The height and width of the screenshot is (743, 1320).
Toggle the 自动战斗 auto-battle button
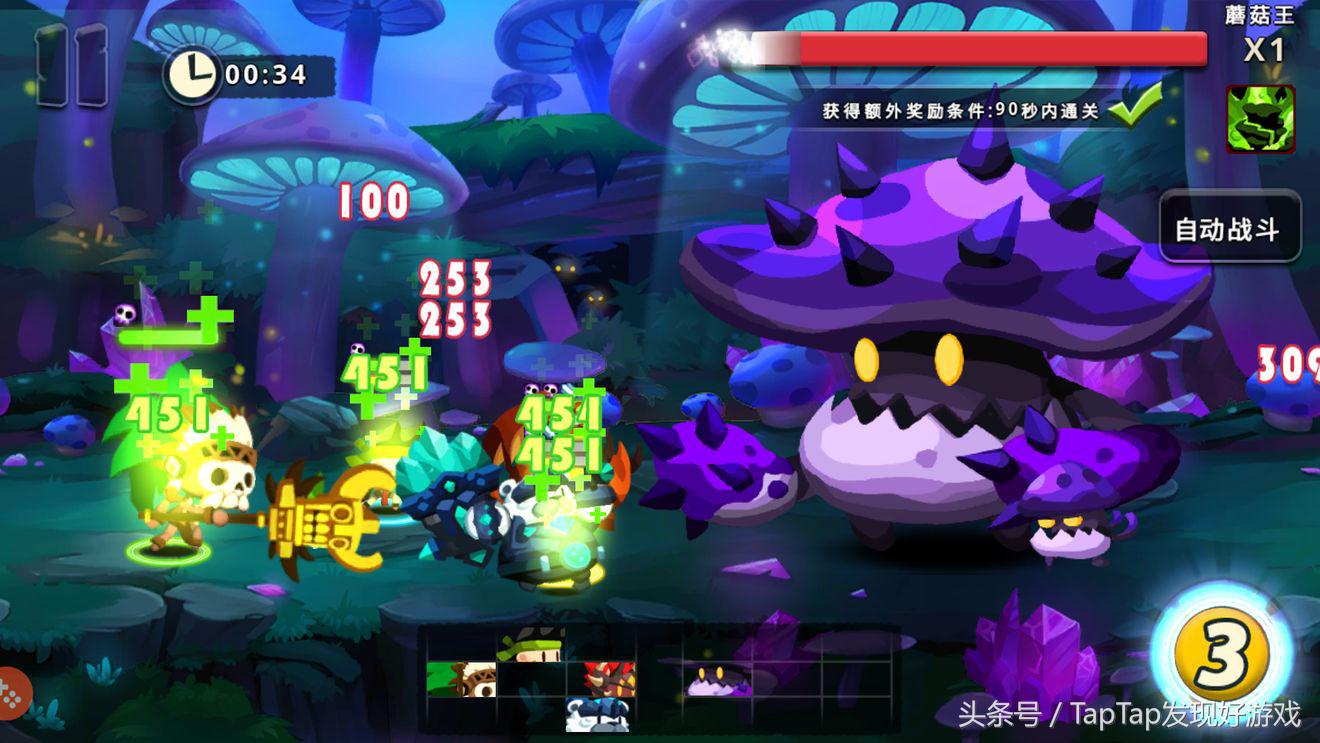(1229, 228)
